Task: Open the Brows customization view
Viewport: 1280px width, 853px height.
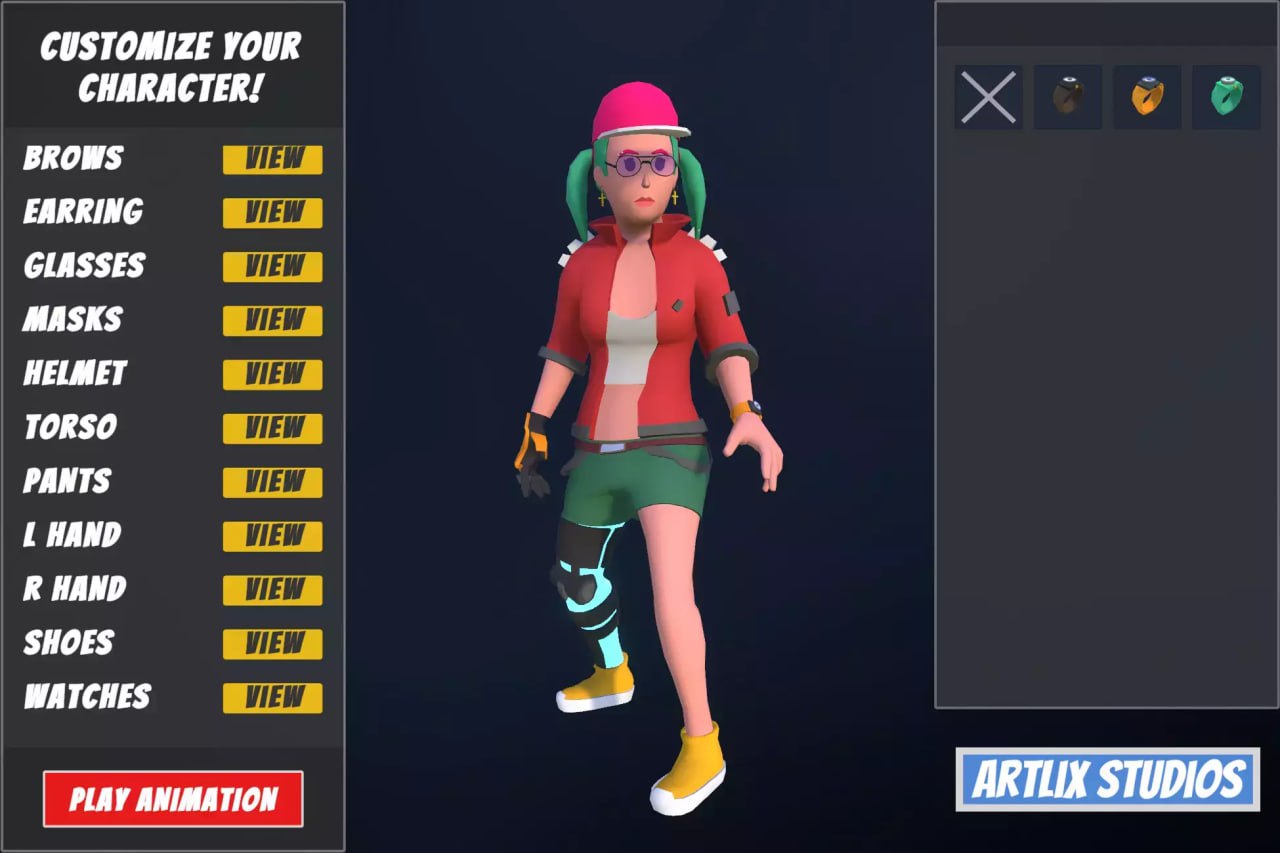Action: point(272,158)
